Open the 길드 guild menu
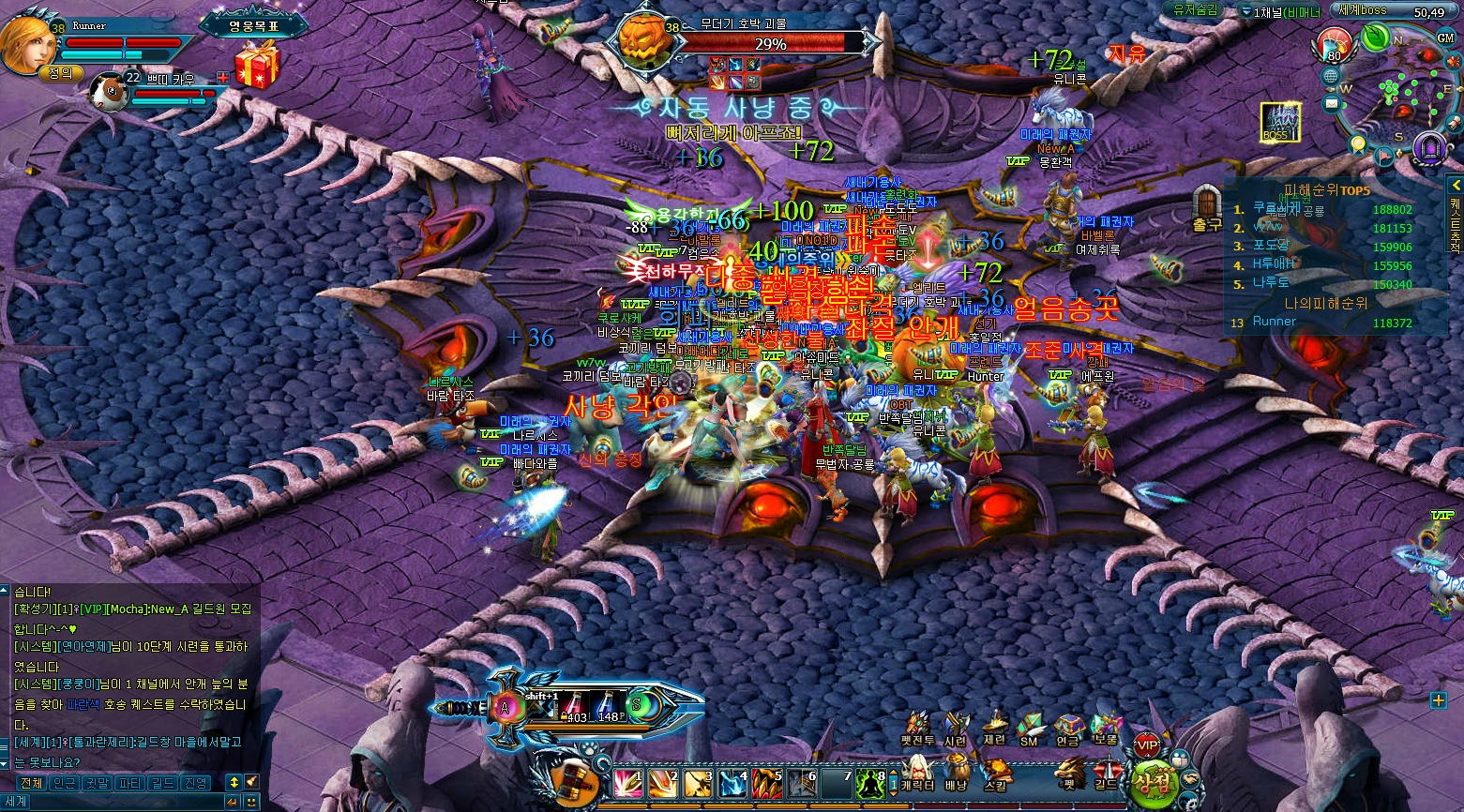 1106,773
